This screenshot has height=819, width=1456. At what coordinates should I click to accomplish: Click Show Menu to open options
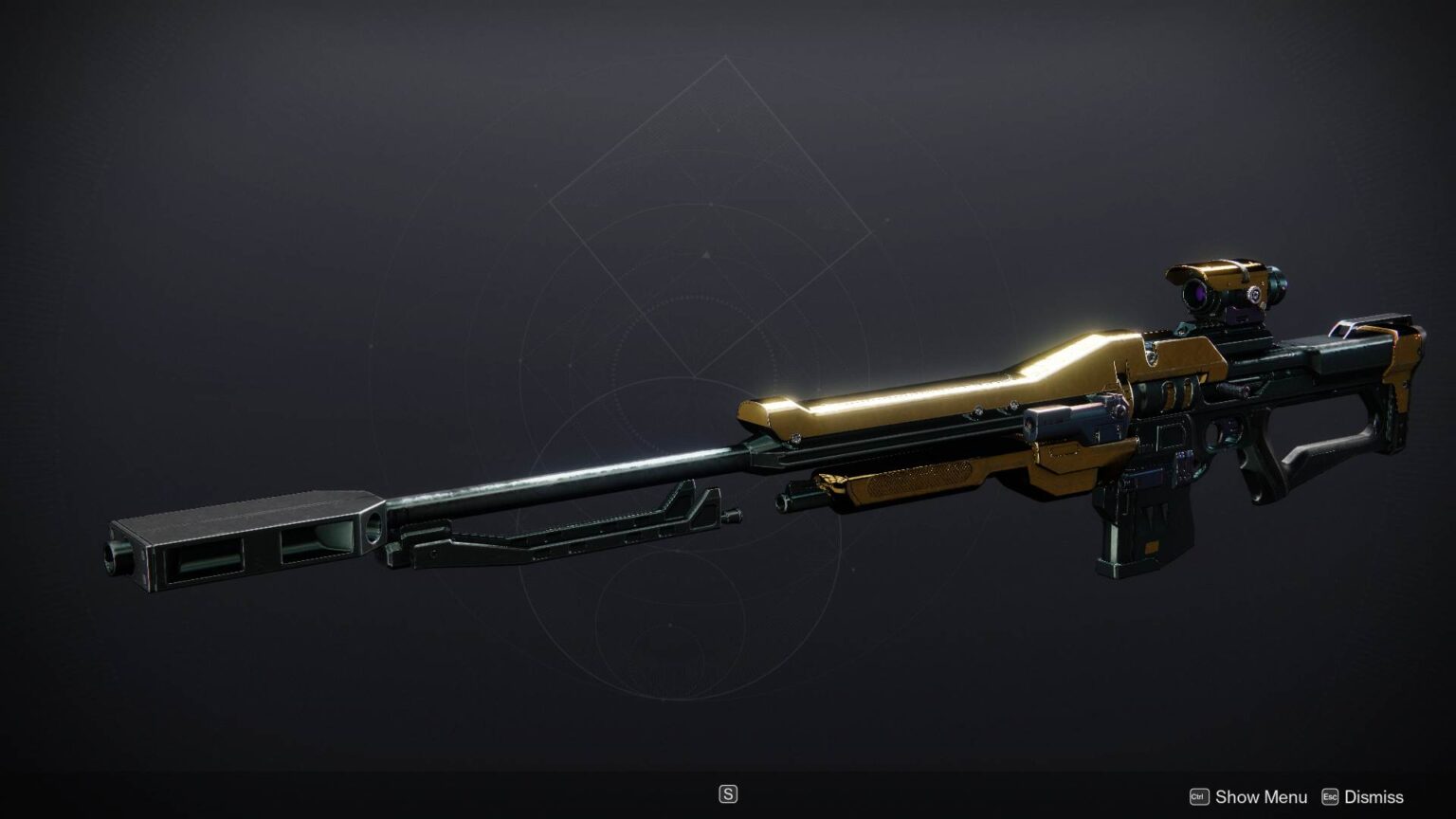click(1261, 797)
